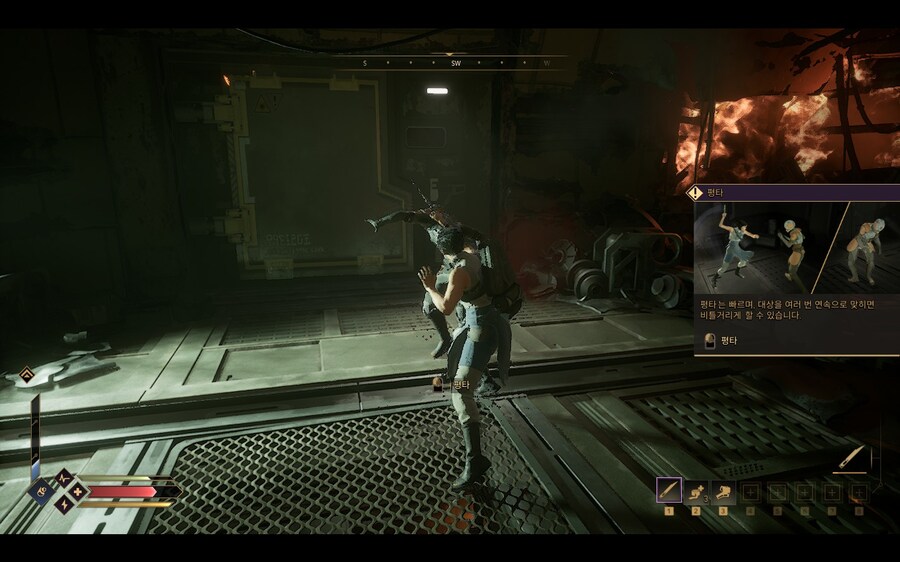Select the tape roll in hotbar slot 3
Screen dimensions: 900x562
coord(723,491)
